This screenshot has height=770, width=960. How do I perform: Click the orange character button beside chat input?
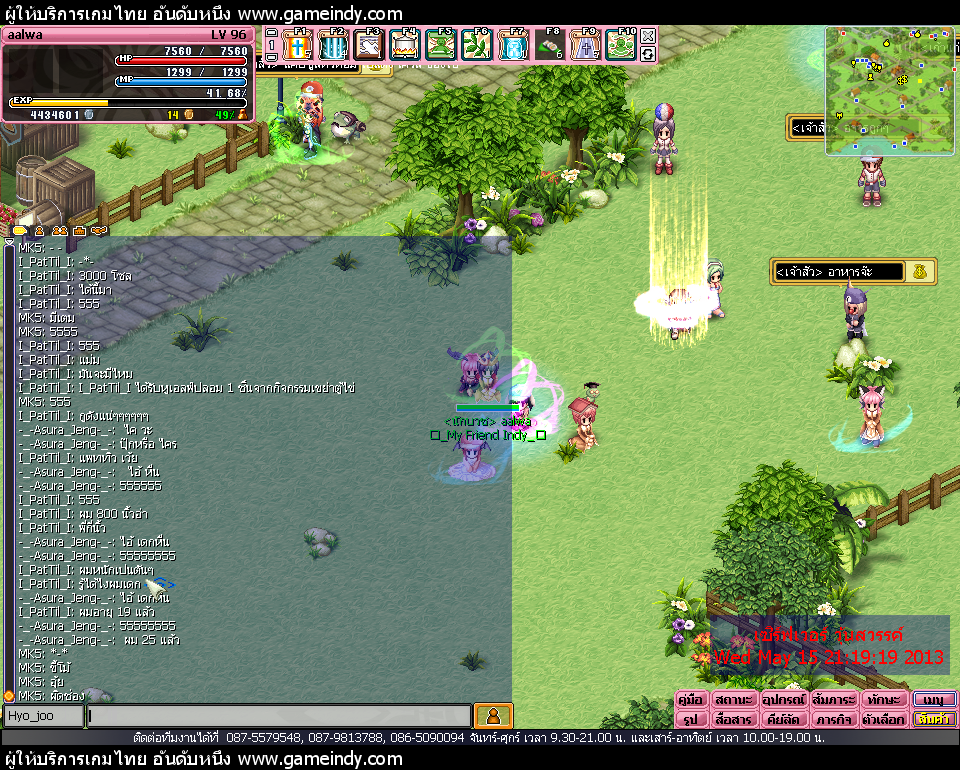pyautogui.click(x=492, y=716)
